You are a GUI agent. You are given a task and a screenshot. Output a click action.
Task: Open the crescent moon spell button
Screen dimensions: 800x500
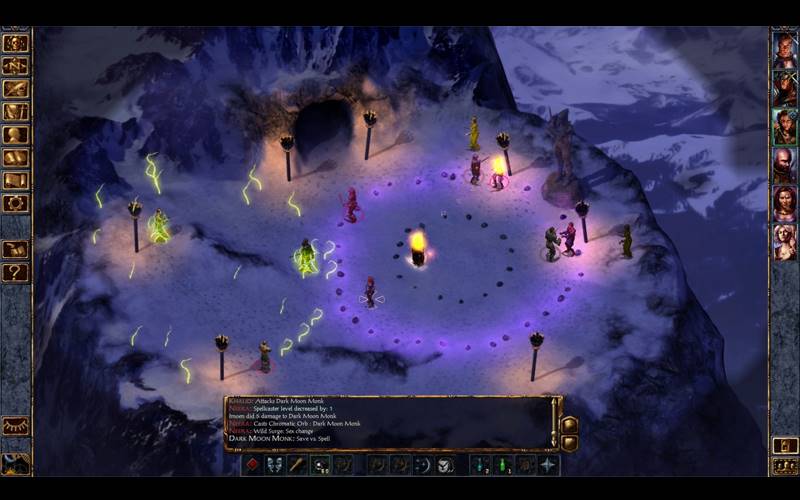[x=423, y=465]
